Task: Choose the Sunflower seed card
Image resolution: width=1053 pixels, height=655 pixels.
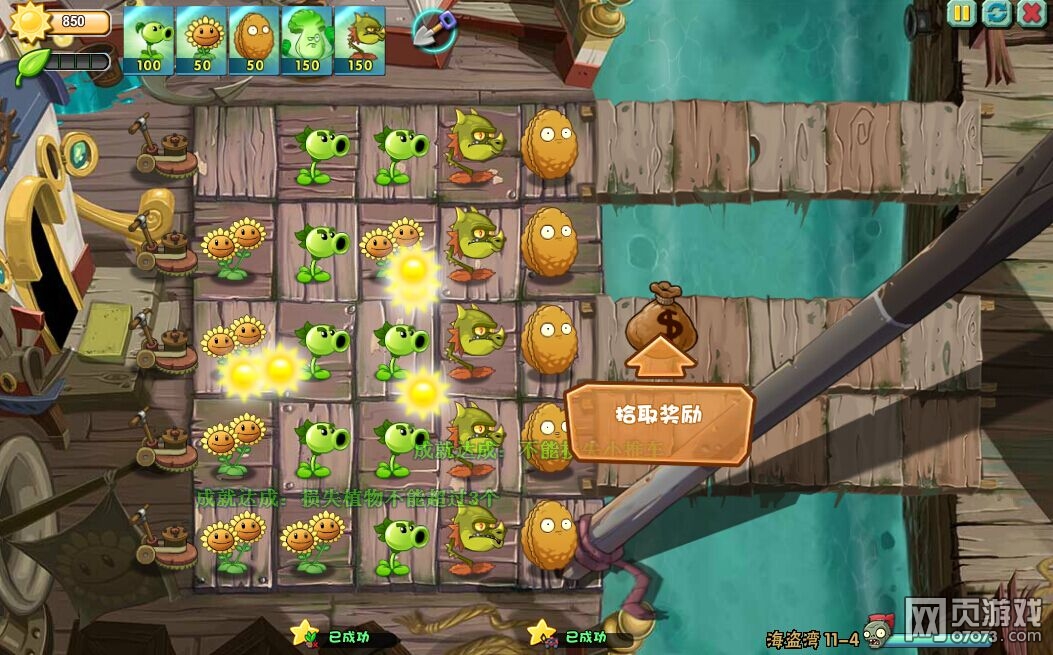Action: click(202, 40)
